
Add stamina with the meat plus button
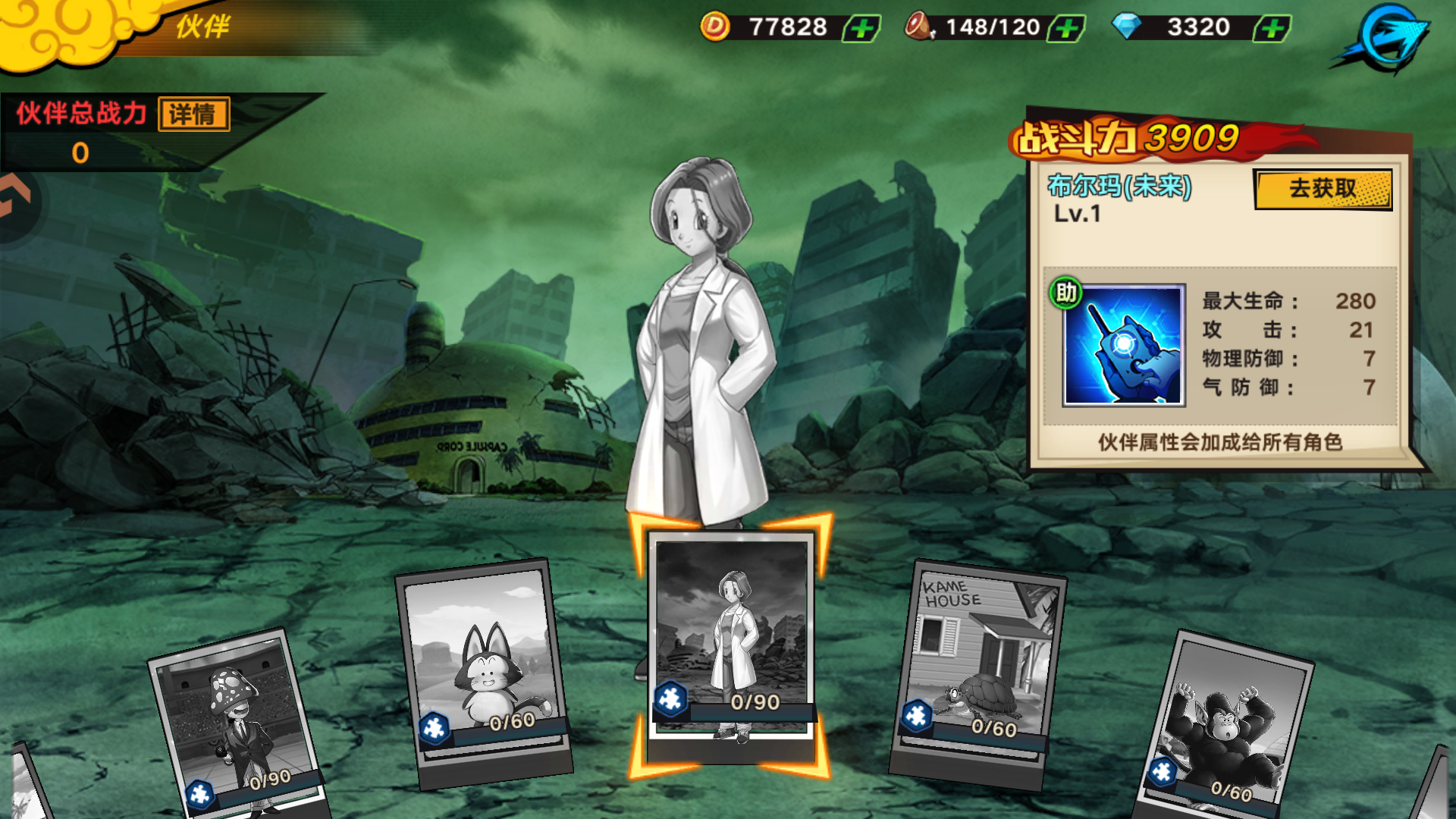coord(1066,29)
